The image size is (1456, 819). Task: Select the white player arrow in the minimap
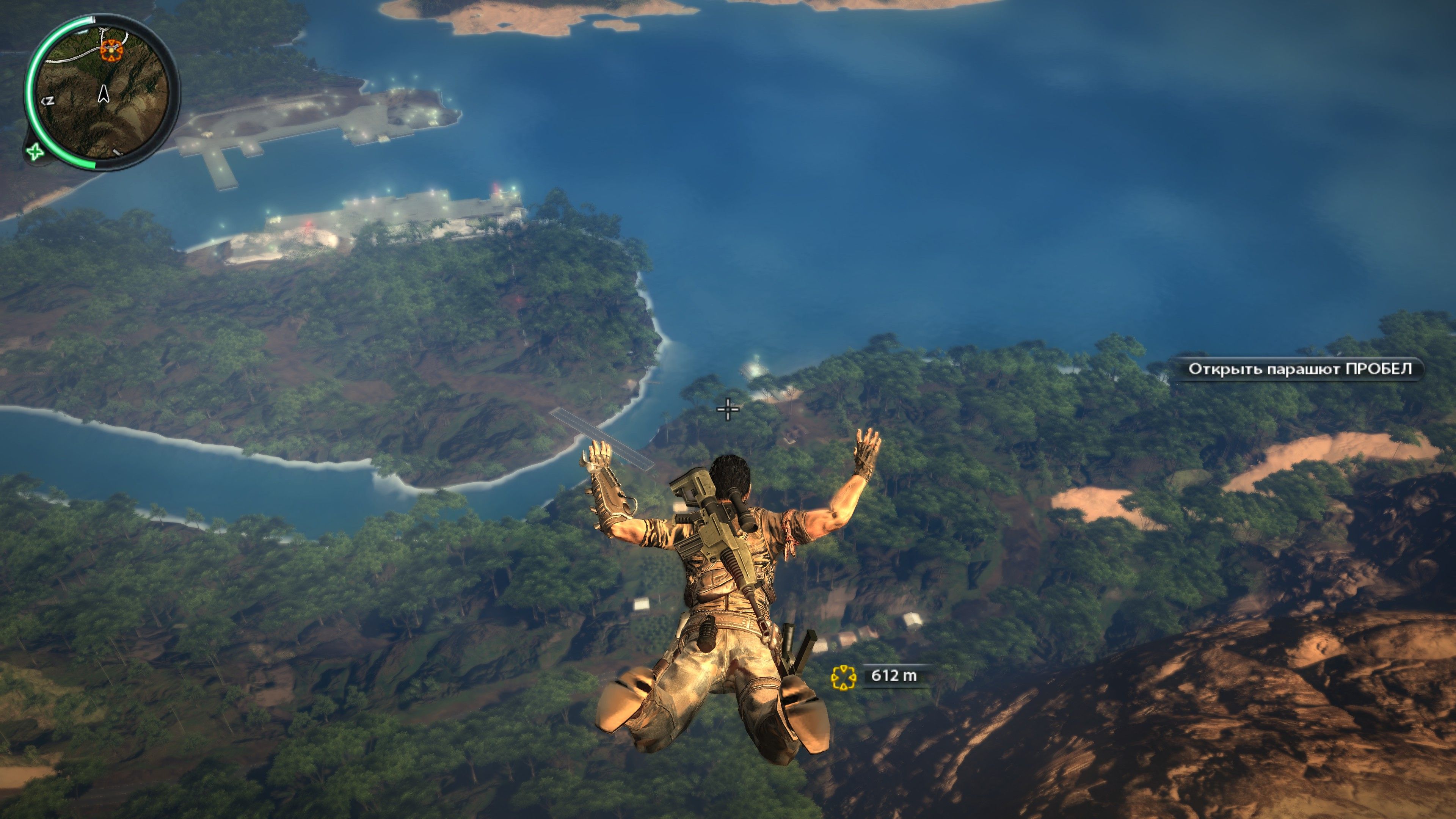104,94
